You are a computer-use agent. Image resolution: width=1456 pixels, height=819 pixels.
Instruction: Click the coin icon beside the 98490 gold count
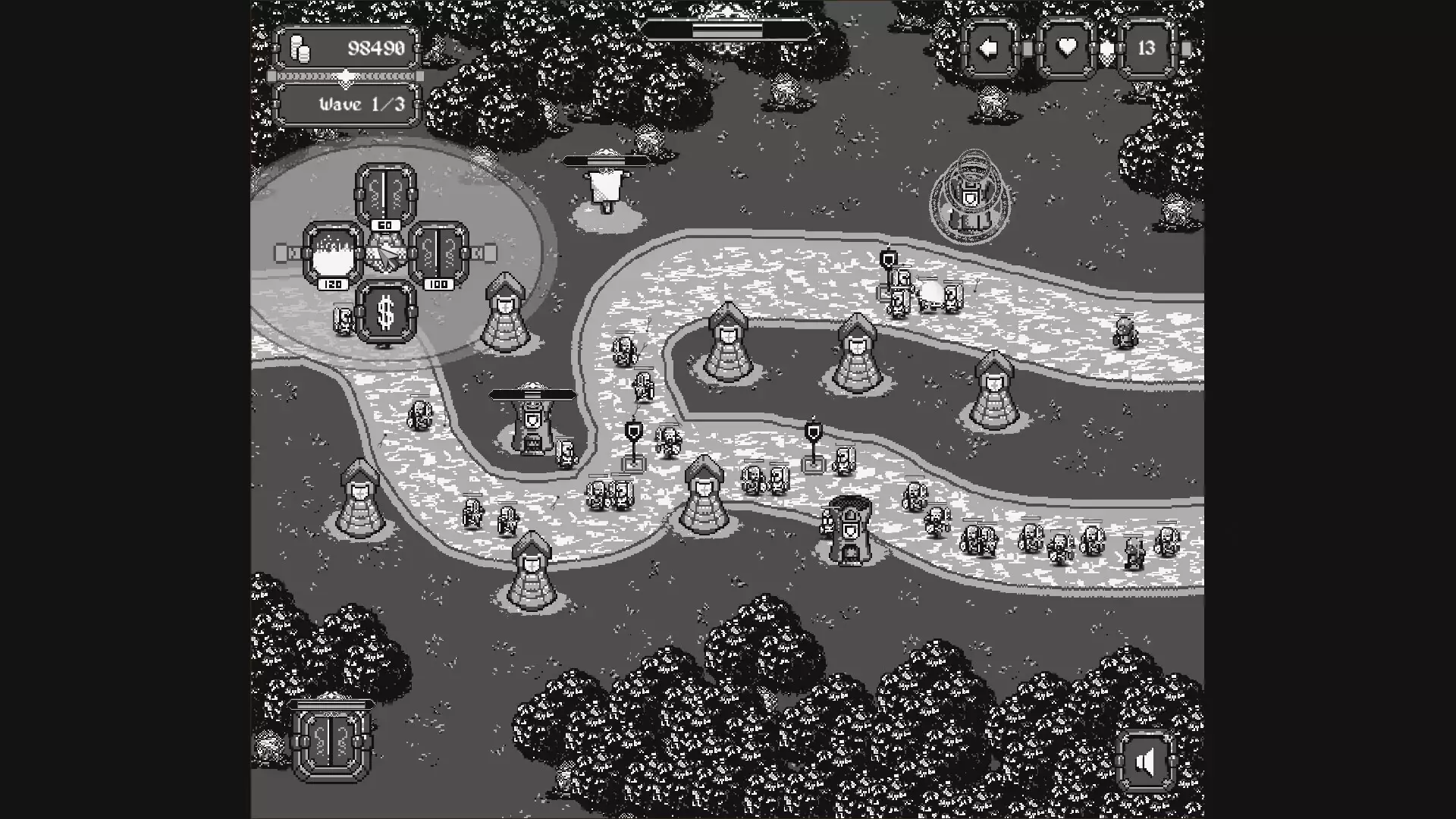point(299,47)
